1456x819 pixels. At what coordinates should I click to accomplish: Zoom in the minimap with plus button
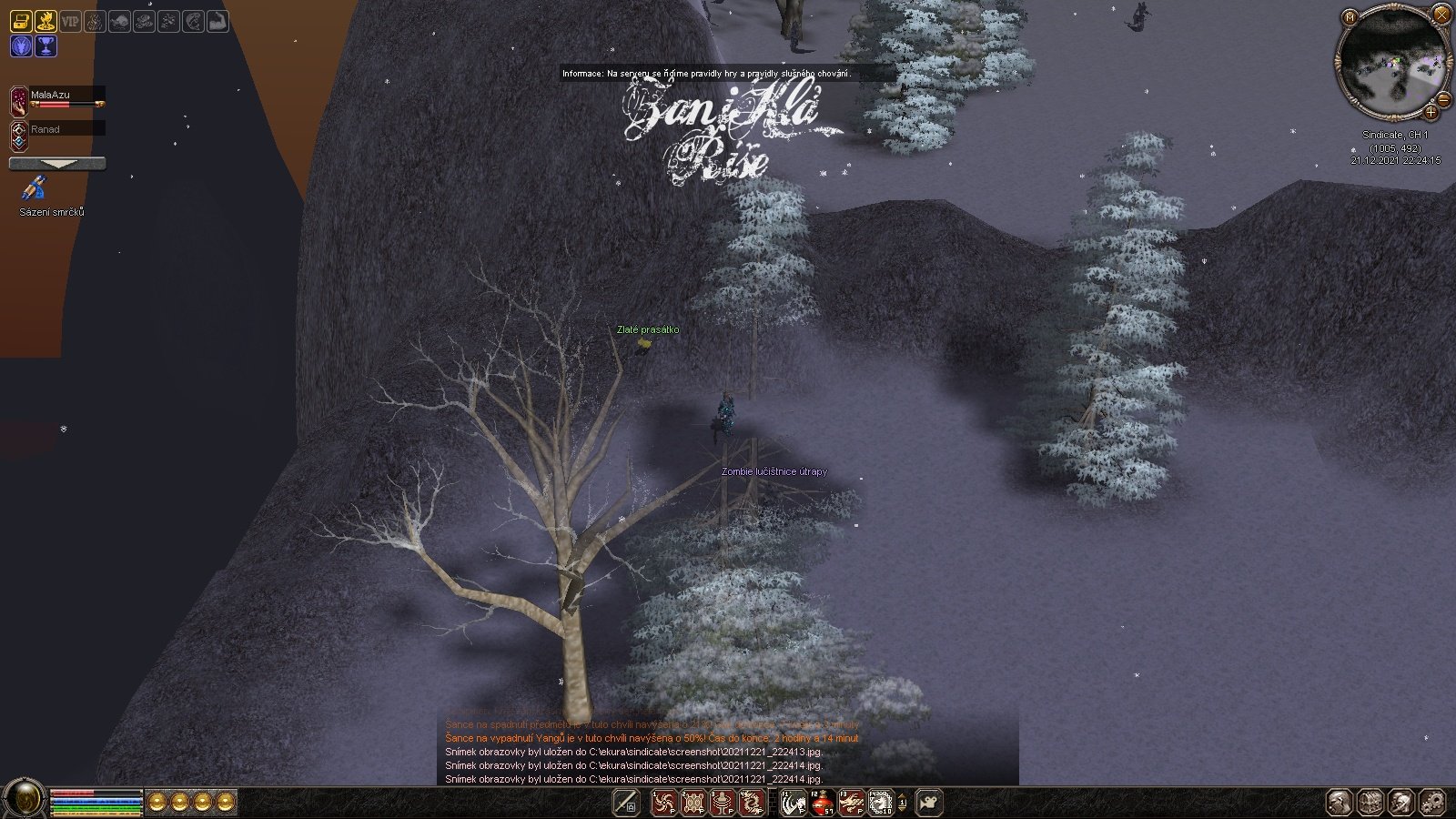[1431, 113]
